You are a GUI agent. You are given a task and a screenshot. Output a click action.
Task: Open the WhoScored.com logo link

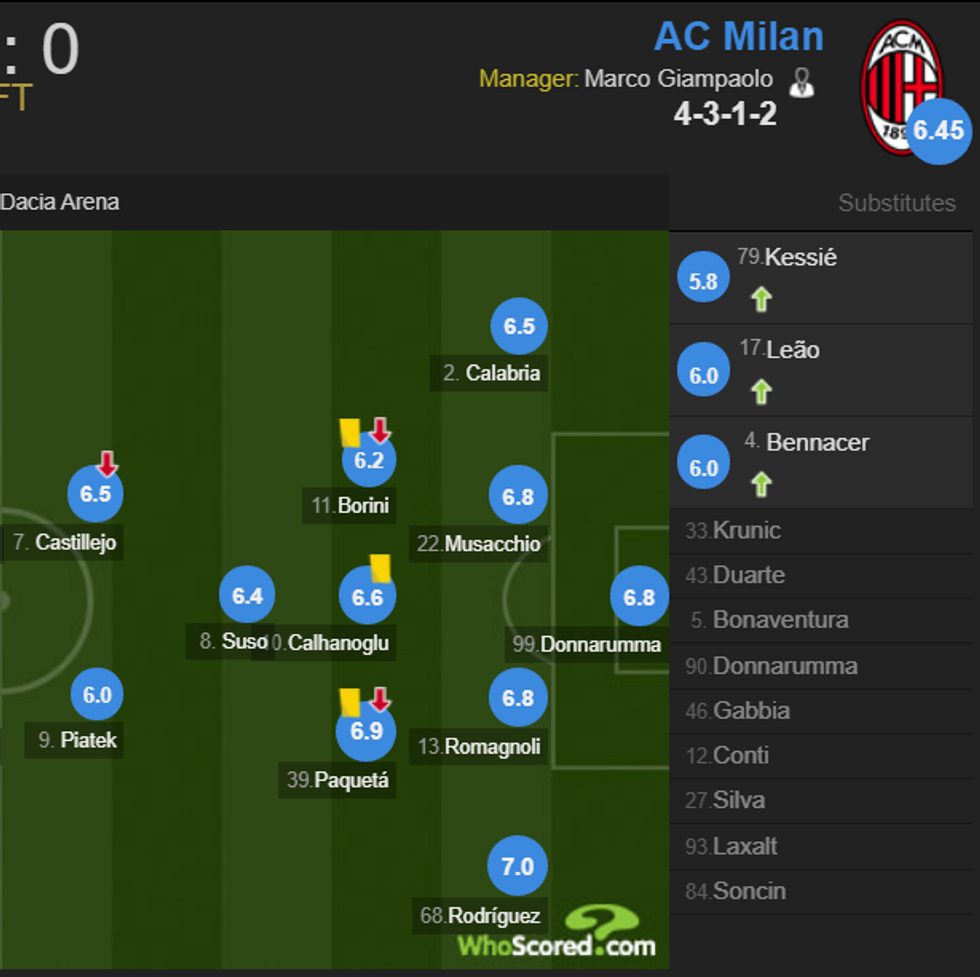coord(558,932)
